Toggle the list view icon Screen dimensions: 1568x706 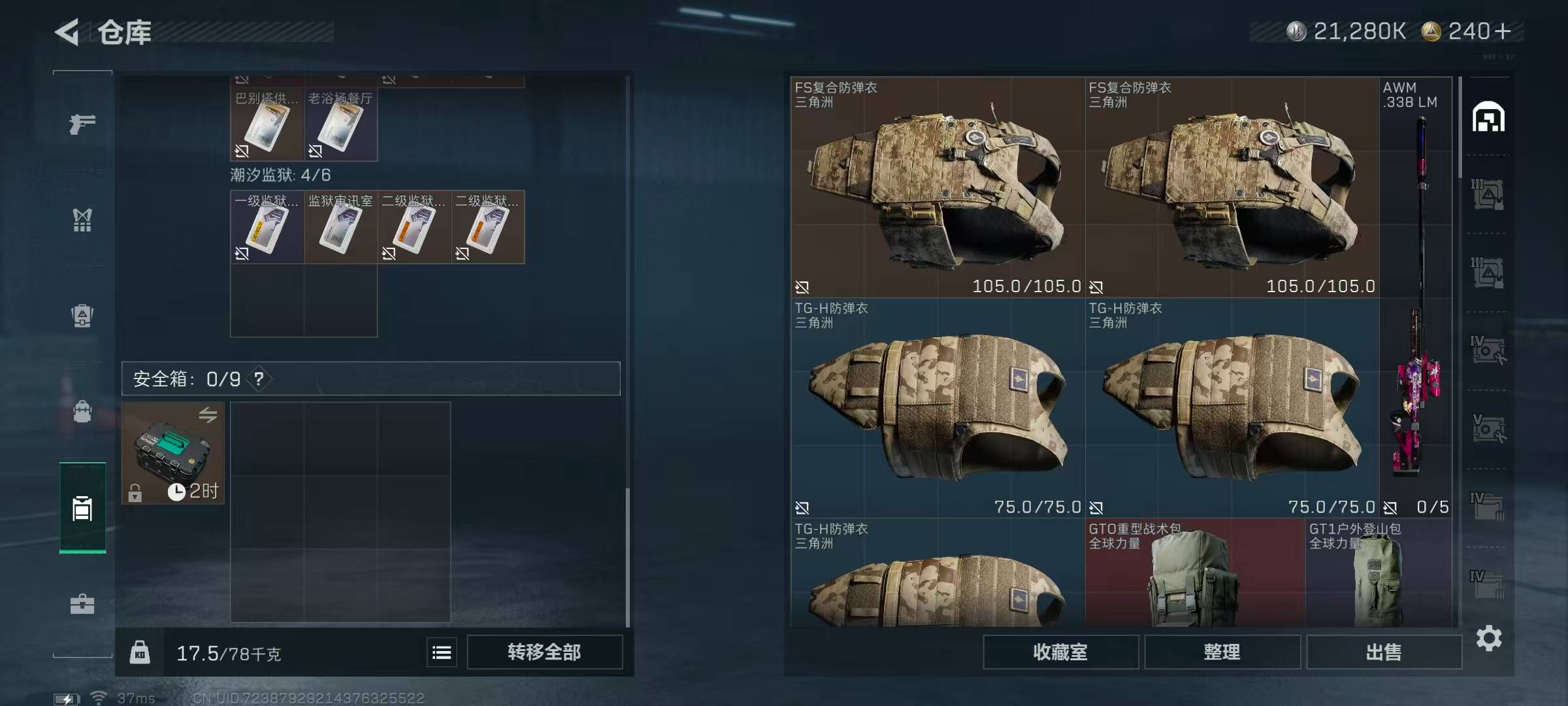(442, 652)
